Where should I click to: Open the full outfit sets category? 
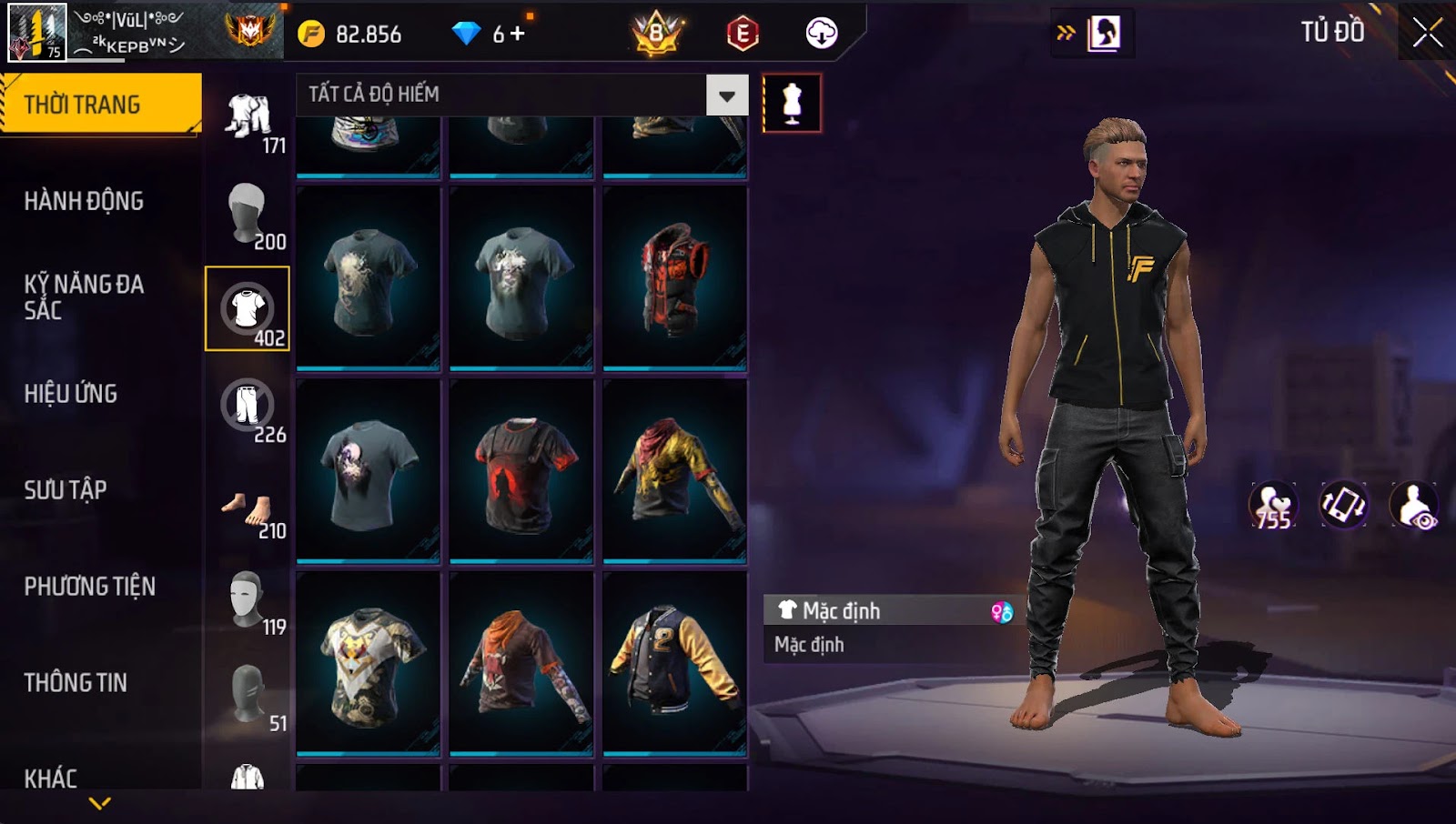coord(248,116)
